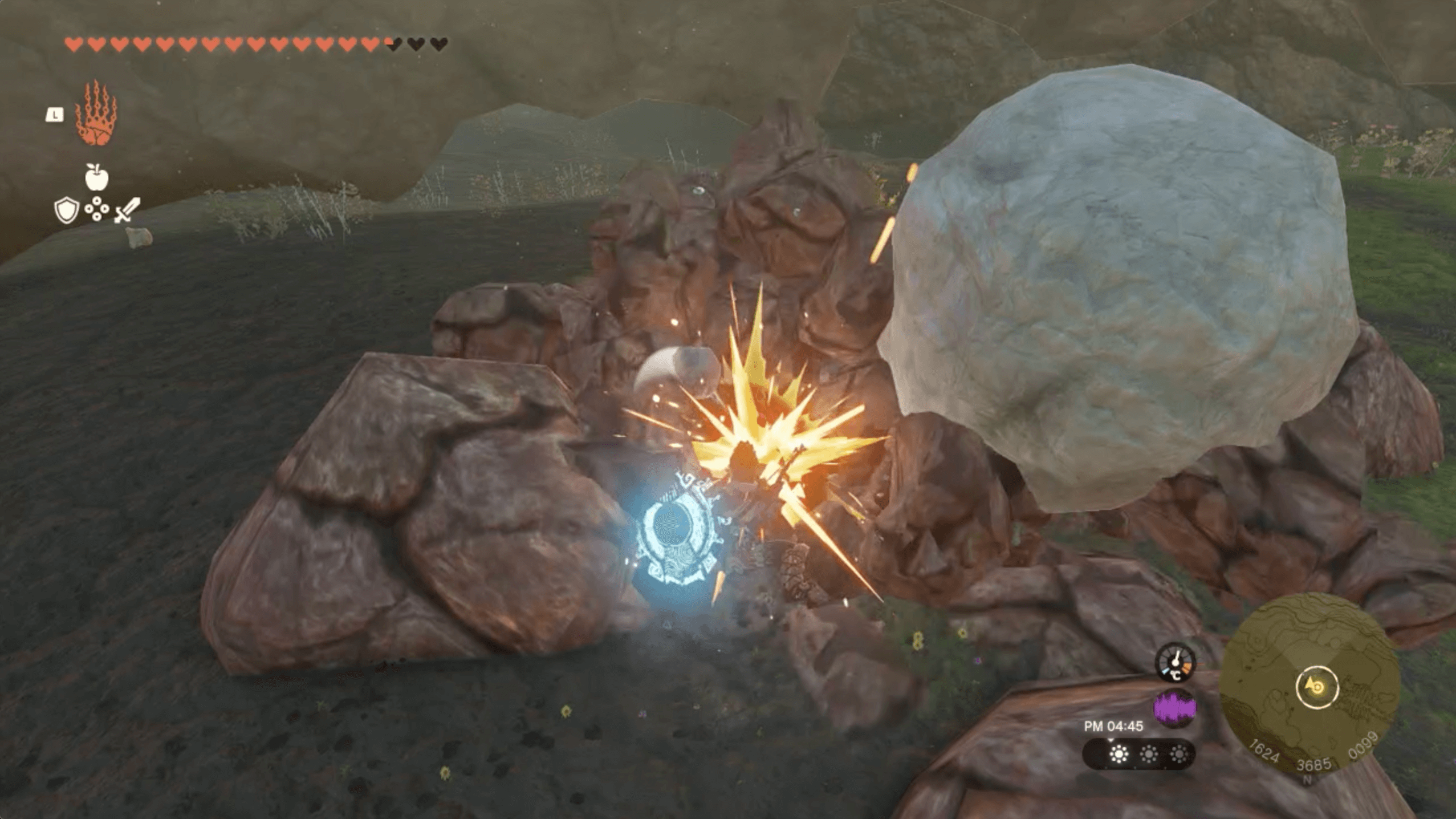Open the sword weapon quick-select icon

[x=127, y=210]
